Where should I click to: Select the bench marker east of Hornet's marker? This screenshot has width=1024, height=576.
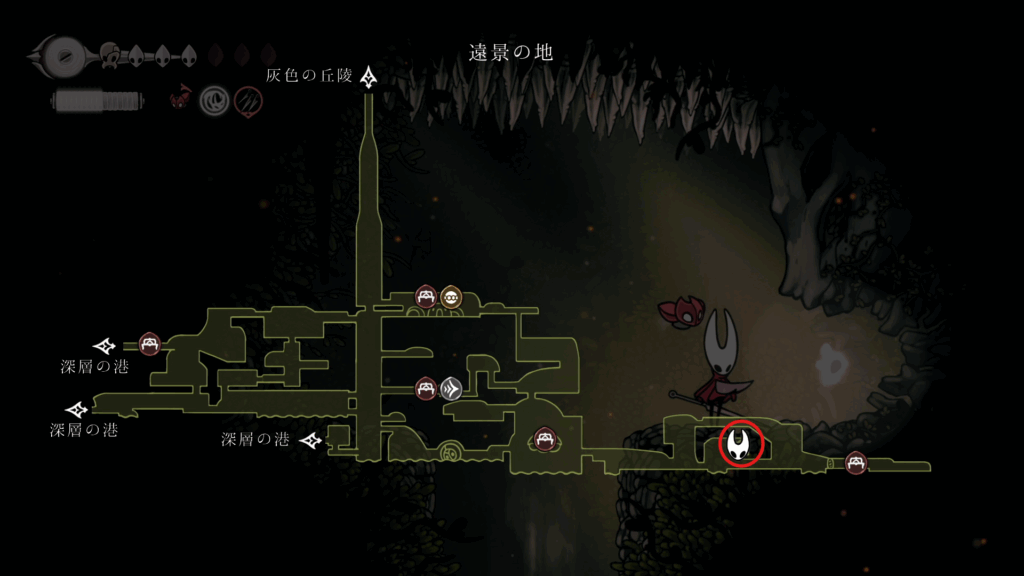coord(856,463)
